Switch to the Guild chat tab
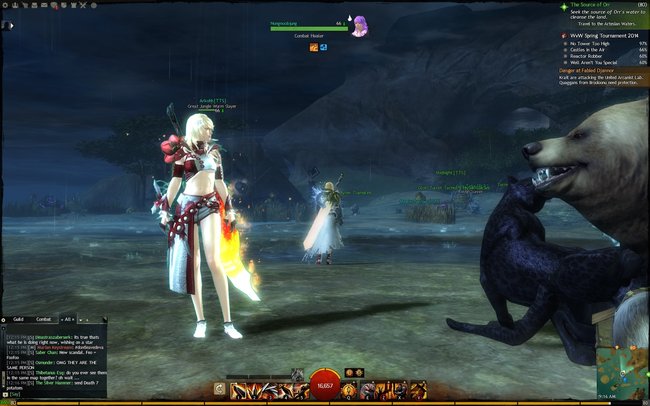 click(17, 318)
